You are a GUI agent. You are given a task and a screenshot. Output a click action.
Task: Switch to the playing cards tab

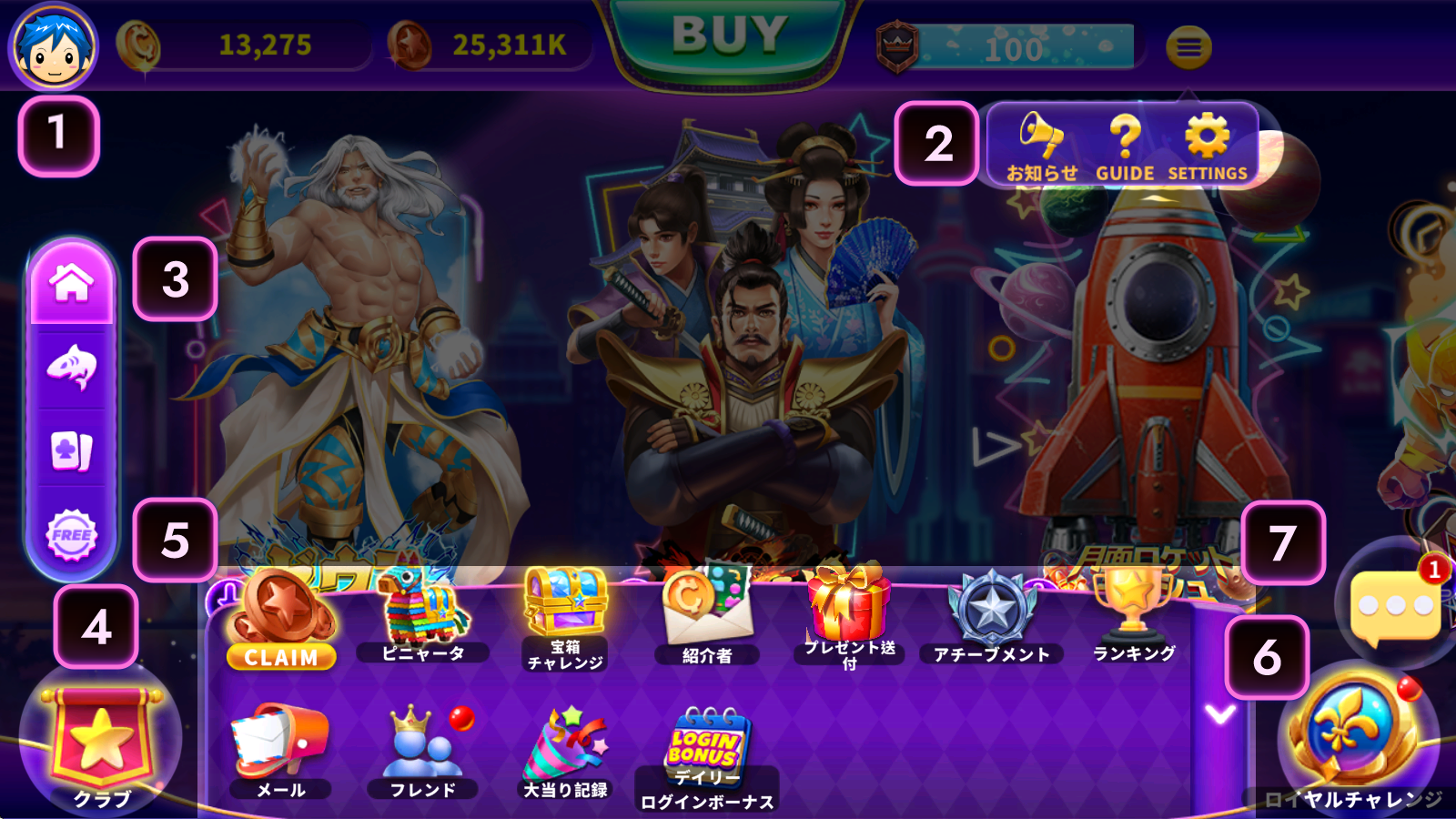(72, 450)
